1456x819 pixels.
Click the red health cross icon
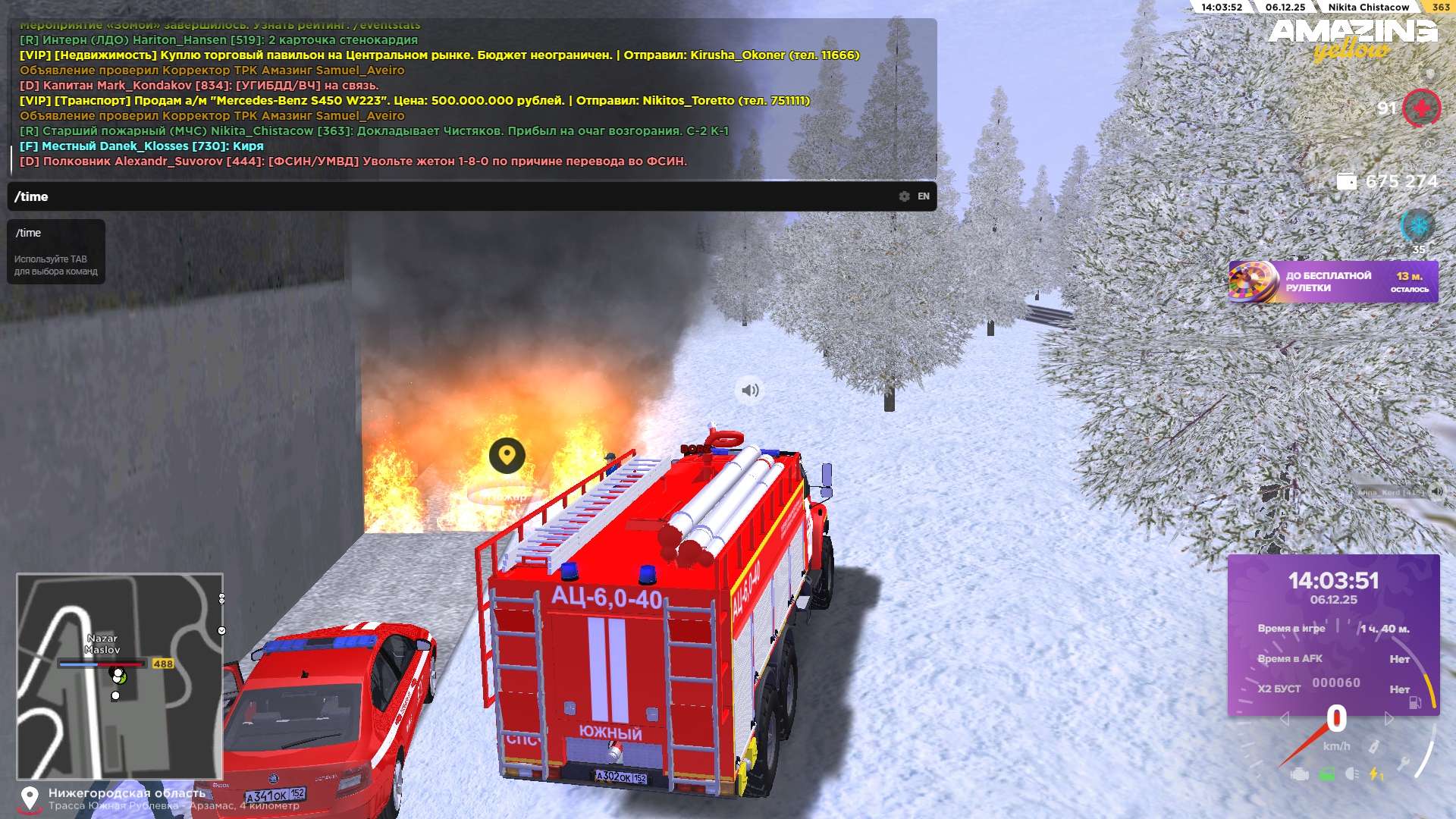click(1421, 108)
